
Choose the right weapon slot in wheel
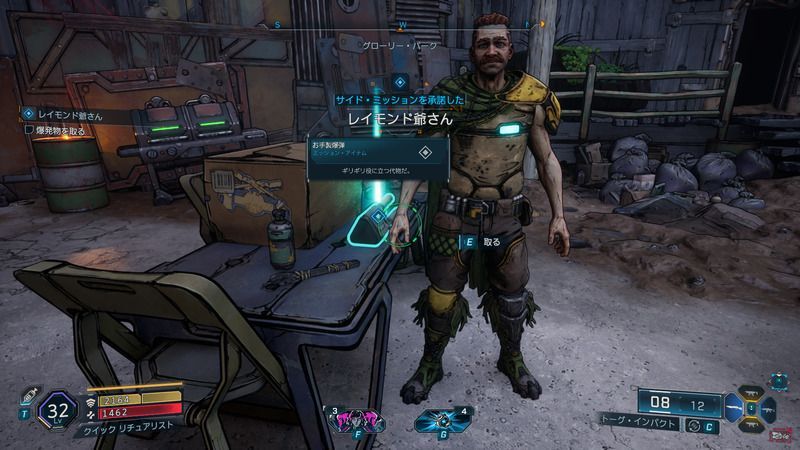pos(770,411)
